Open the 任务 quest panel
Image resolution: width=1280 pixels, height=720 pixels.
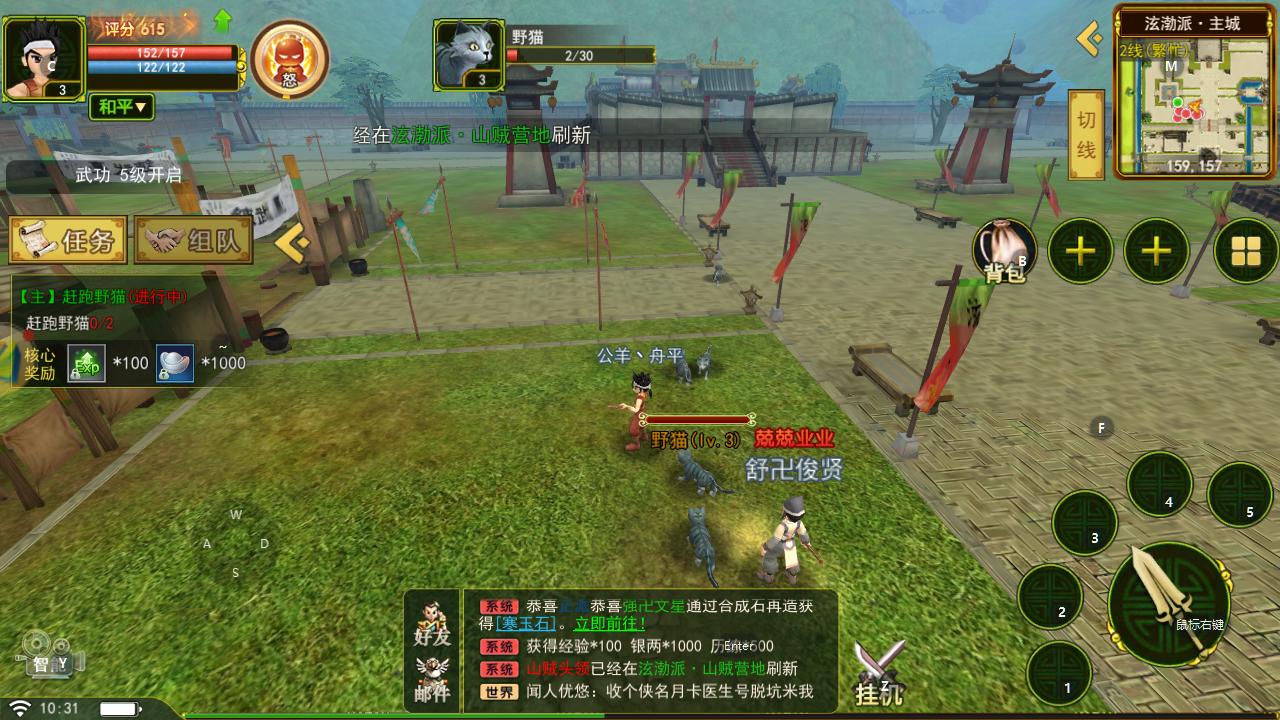[x=68, y=241]
